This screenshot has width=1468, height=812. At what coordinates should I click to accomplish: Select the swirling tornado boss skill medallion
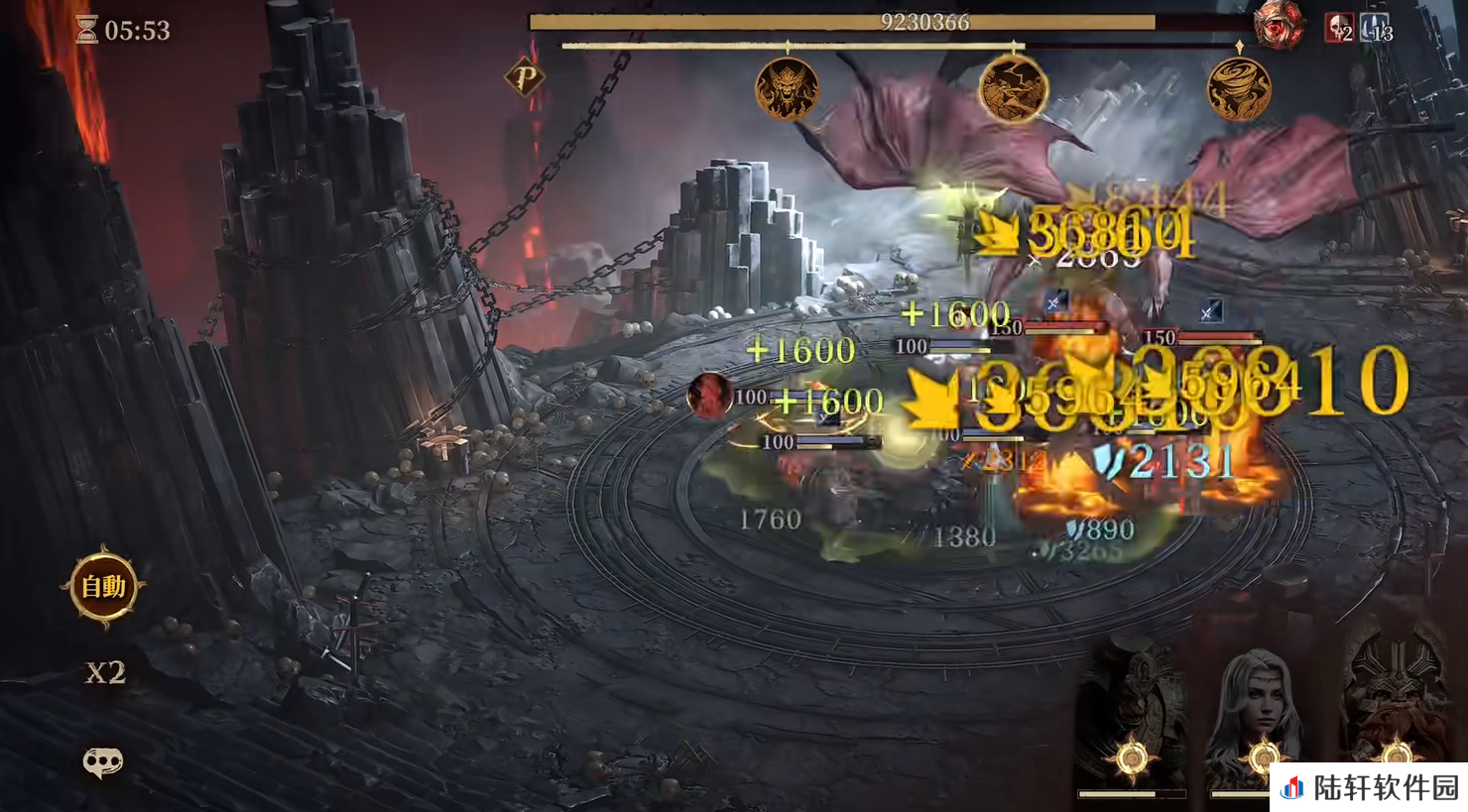pyautogui.click(x=1239, y=90)
